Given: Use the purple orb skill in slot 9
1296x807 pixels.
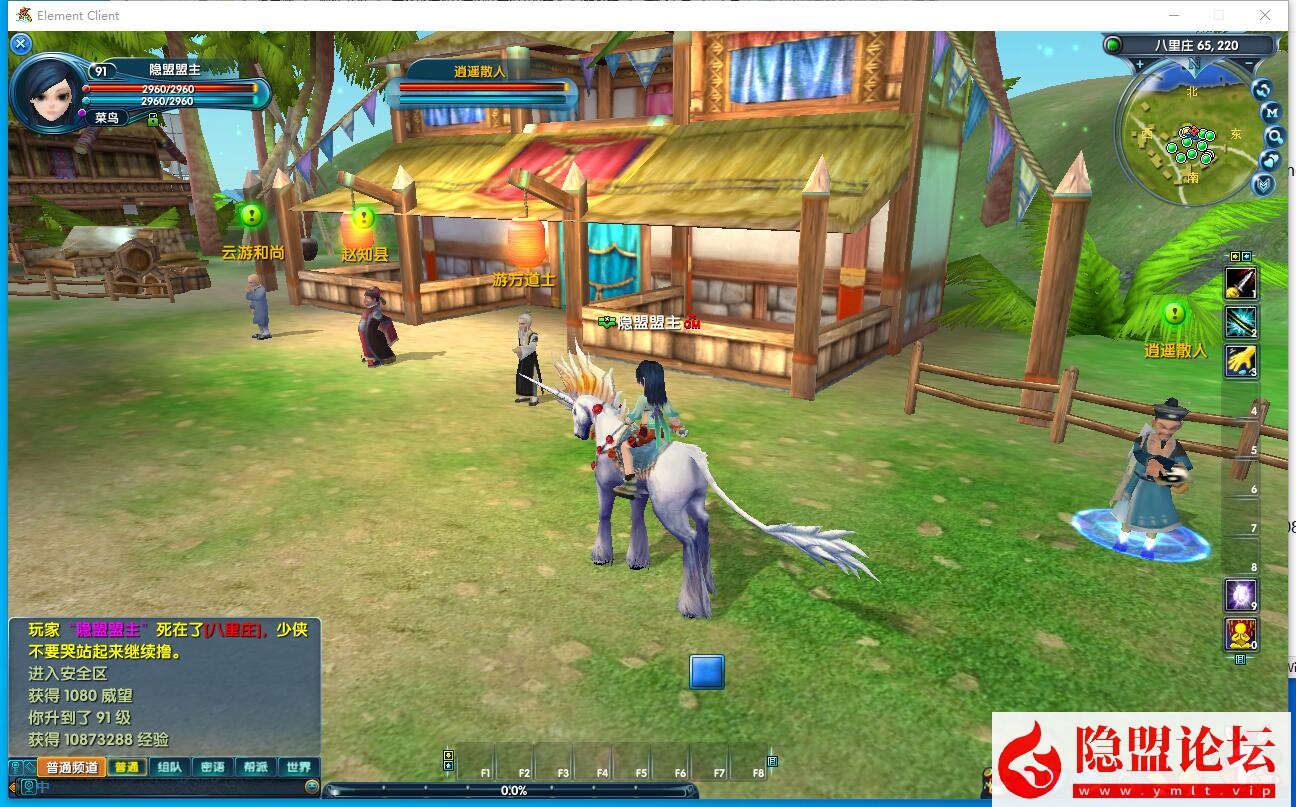Looking at the screenshot, I should pos(1241,596).
